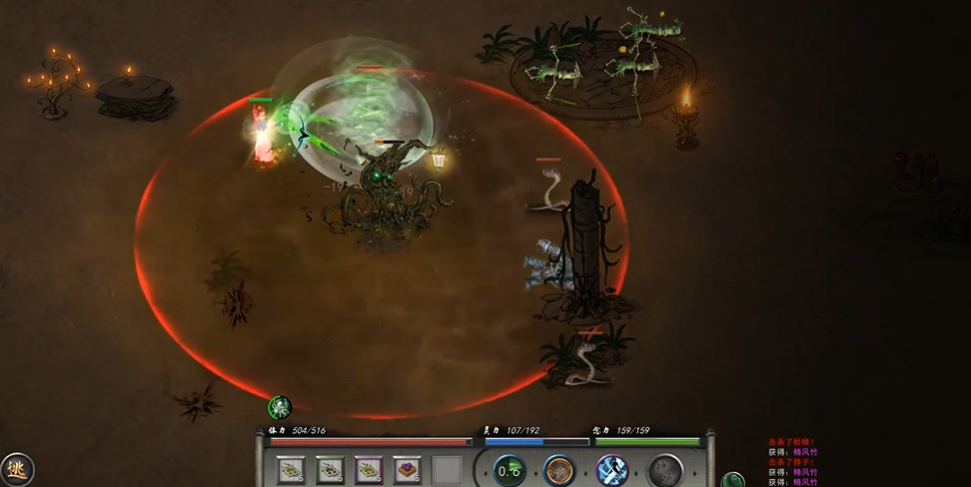Use the purple-framed talisman item slot
The width and height of the screenshot is (971, 487).
coord(369,469)
